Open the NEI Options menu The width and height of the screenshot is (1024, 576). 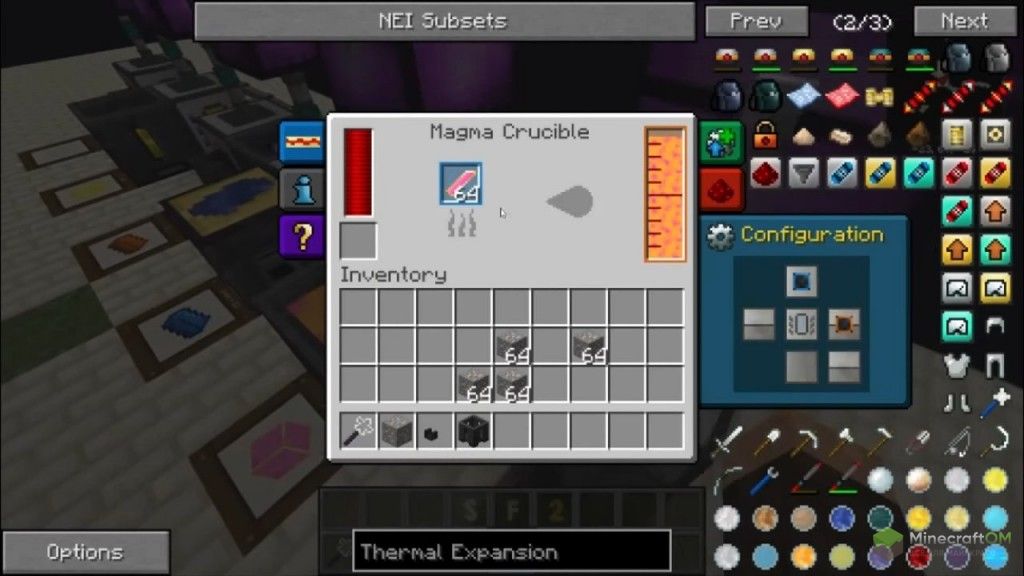(x=84, y=552)
